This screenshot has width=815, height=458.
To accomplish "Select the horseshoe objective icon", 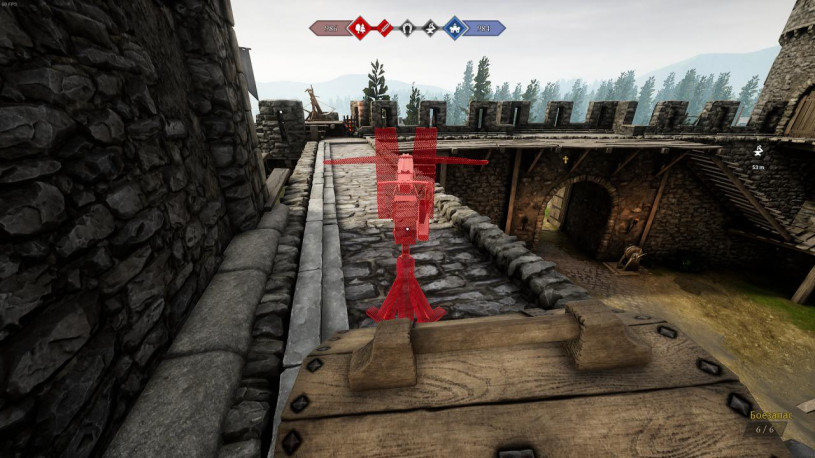I will click(x=407, y=28).
